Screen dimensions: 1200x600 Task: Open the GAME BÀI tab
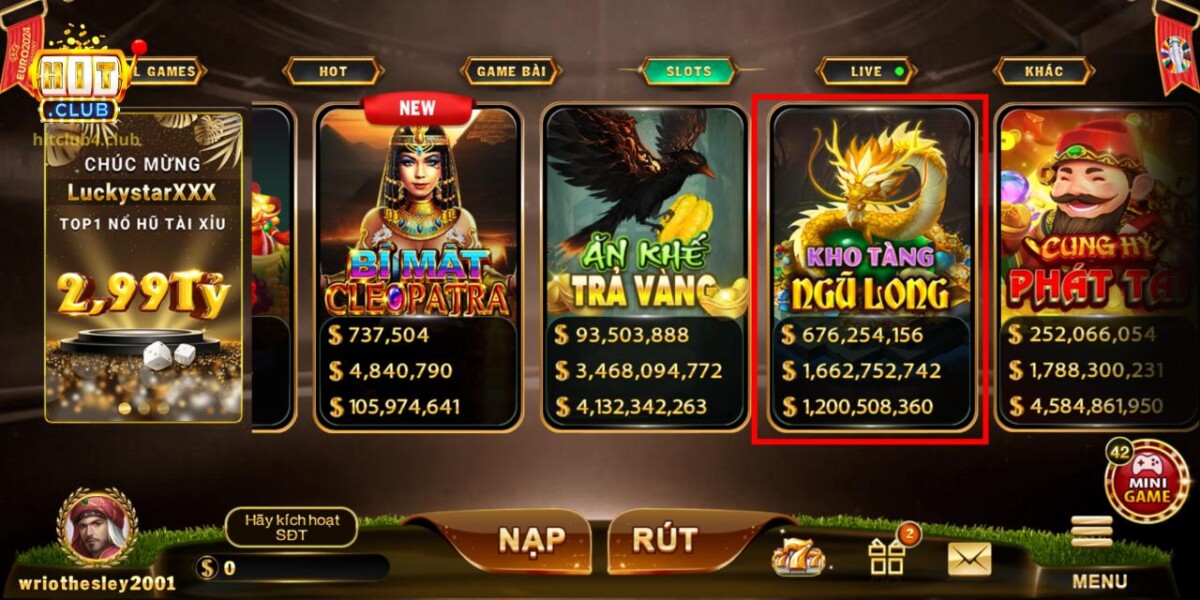[x=510, y=71]
